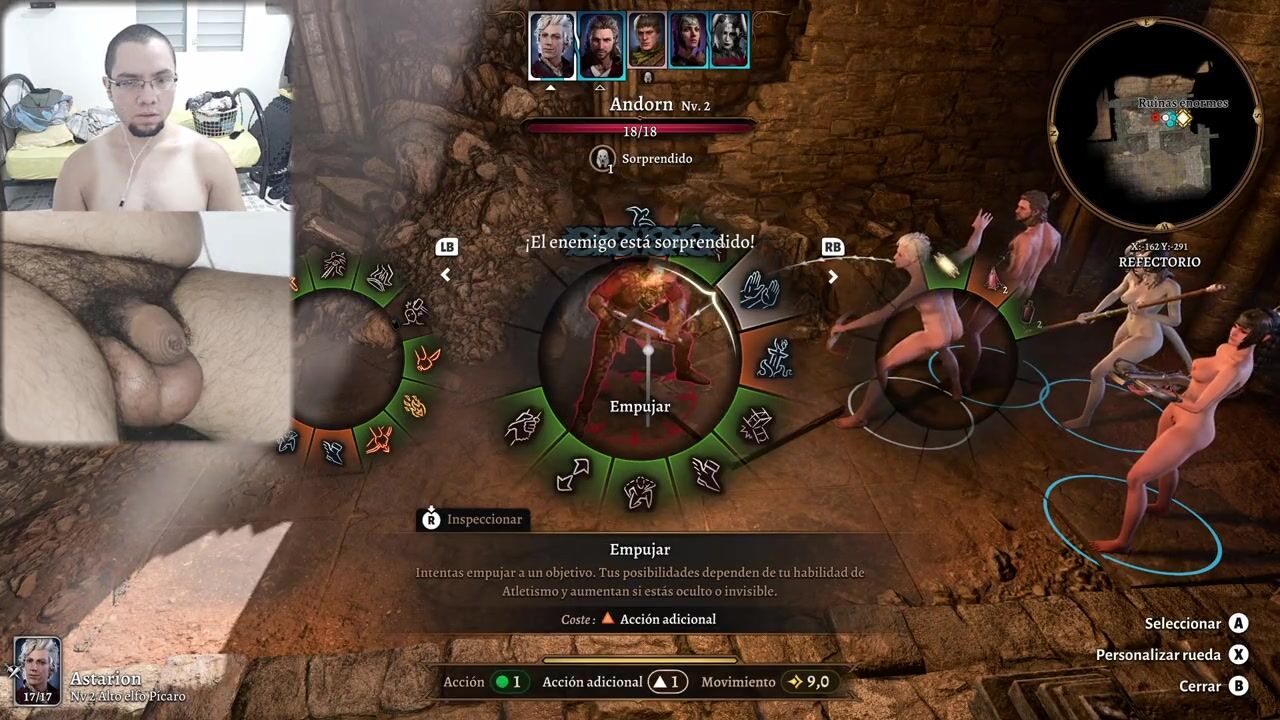This screenshot has height=720, width=1280.
Task: Click the Sorprendido status icon under Andorn
Action: click(x=602, y=158)
